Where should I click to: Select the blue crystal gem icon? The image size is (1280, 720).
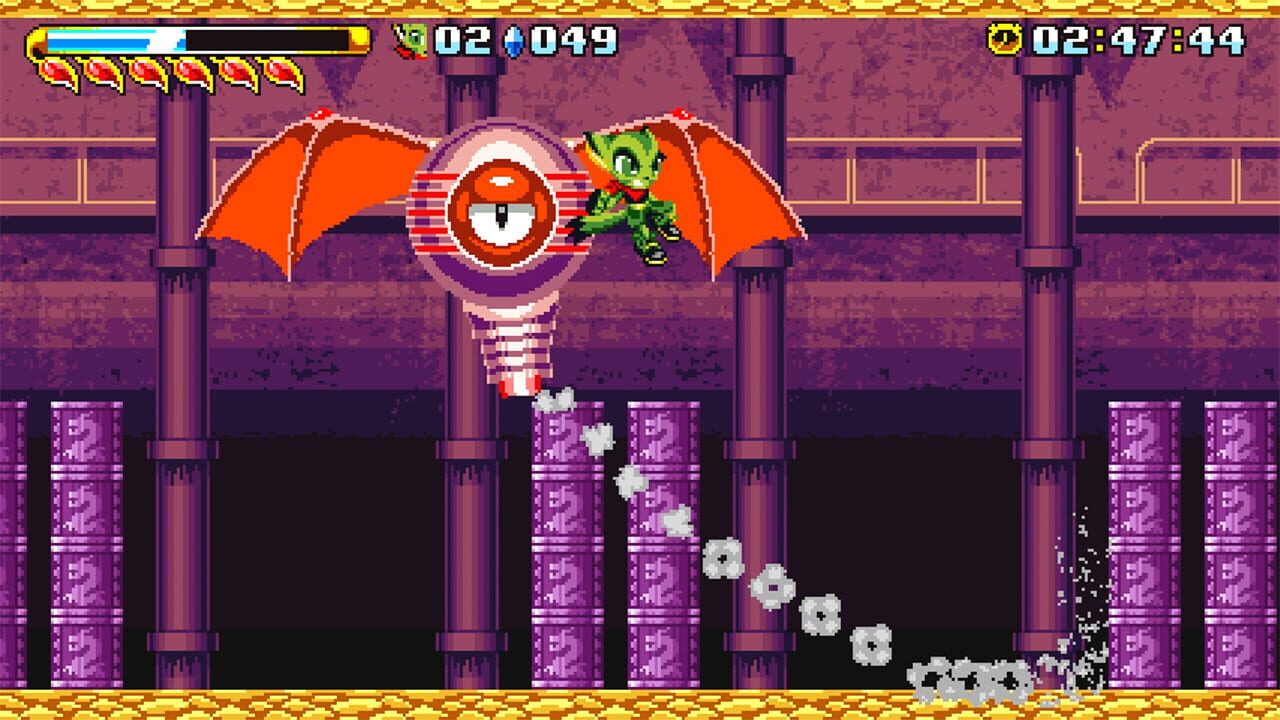click(512, 39)
